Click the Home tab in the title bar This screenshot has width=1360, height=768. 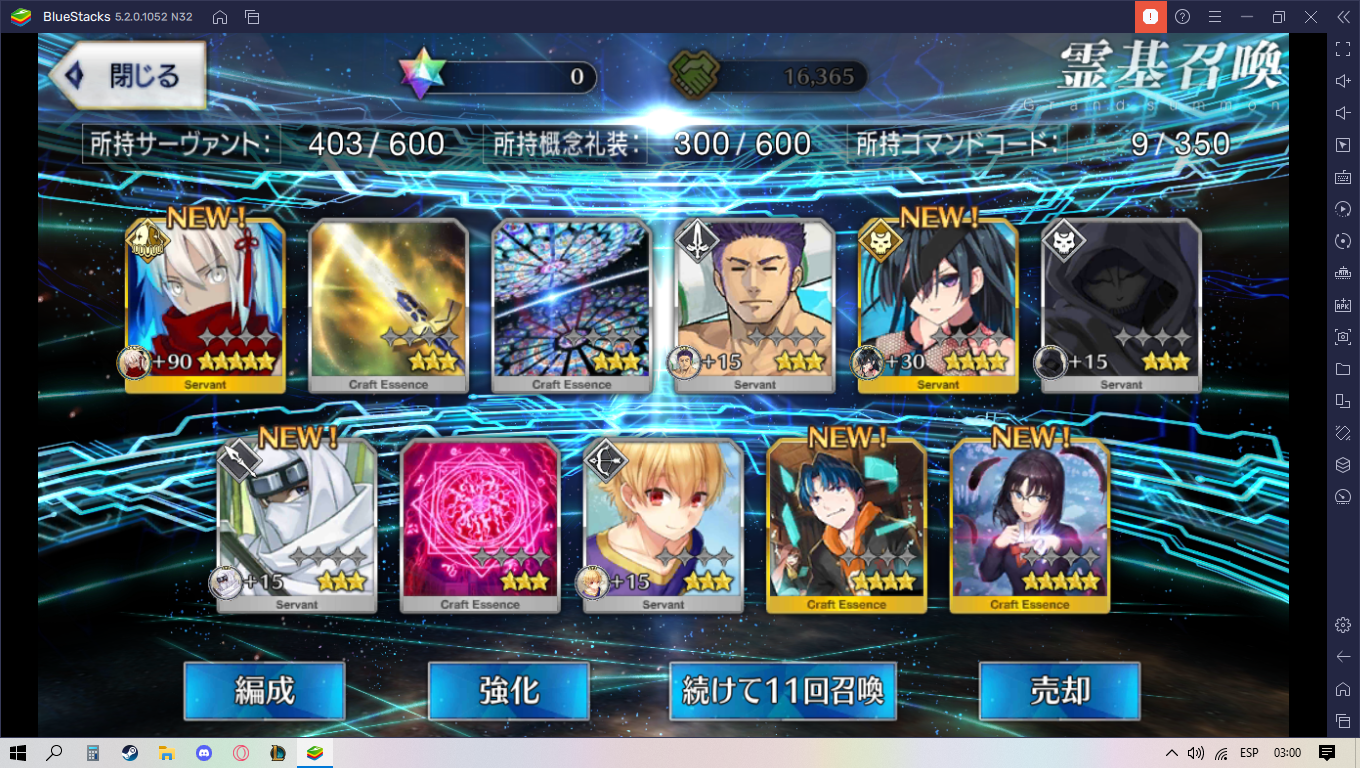click(219, 16)
